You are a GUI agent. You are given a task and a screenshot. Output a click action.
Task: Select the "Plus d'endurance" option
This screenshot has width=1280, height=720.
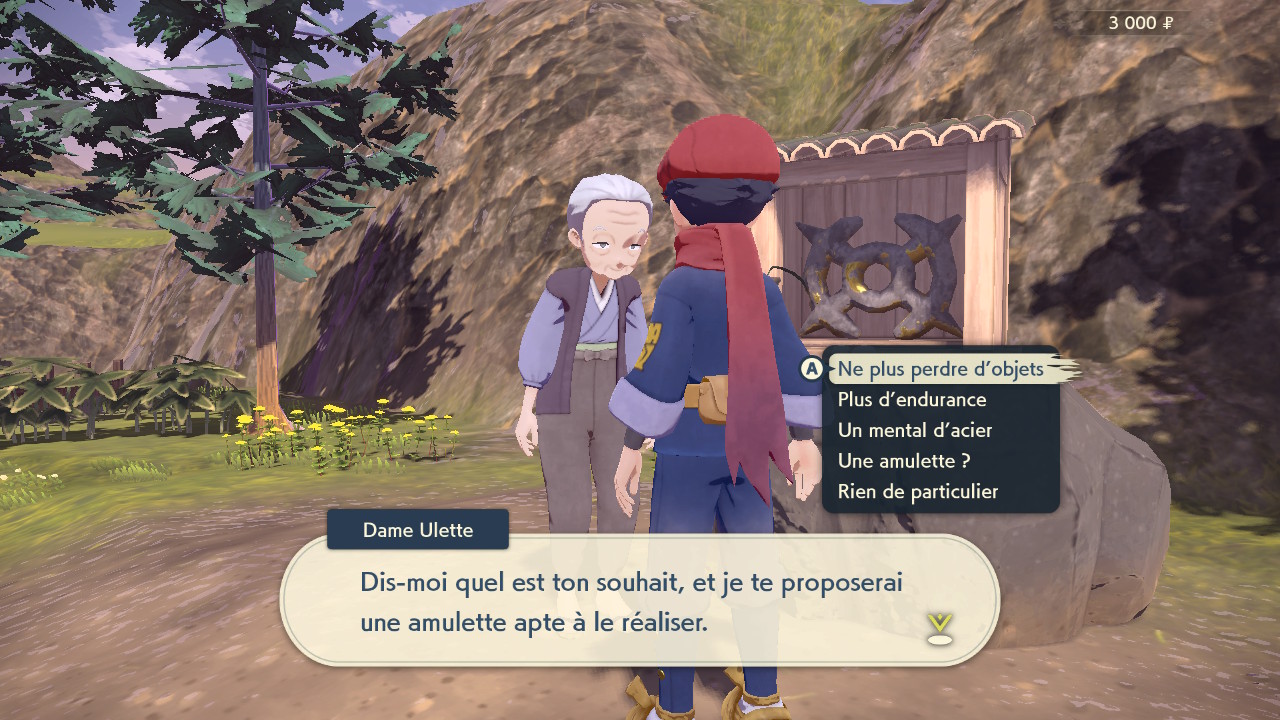912,400
